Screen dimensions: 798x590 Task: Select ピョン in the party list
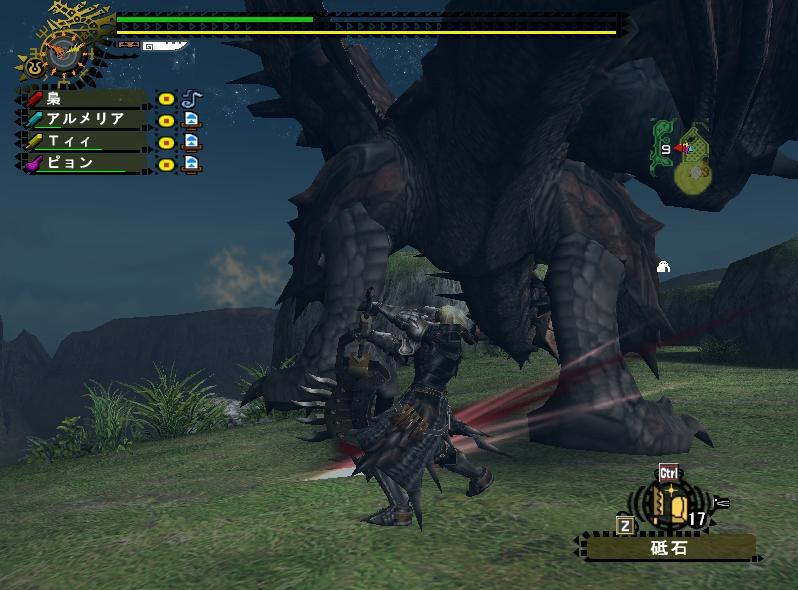point(85,162)
